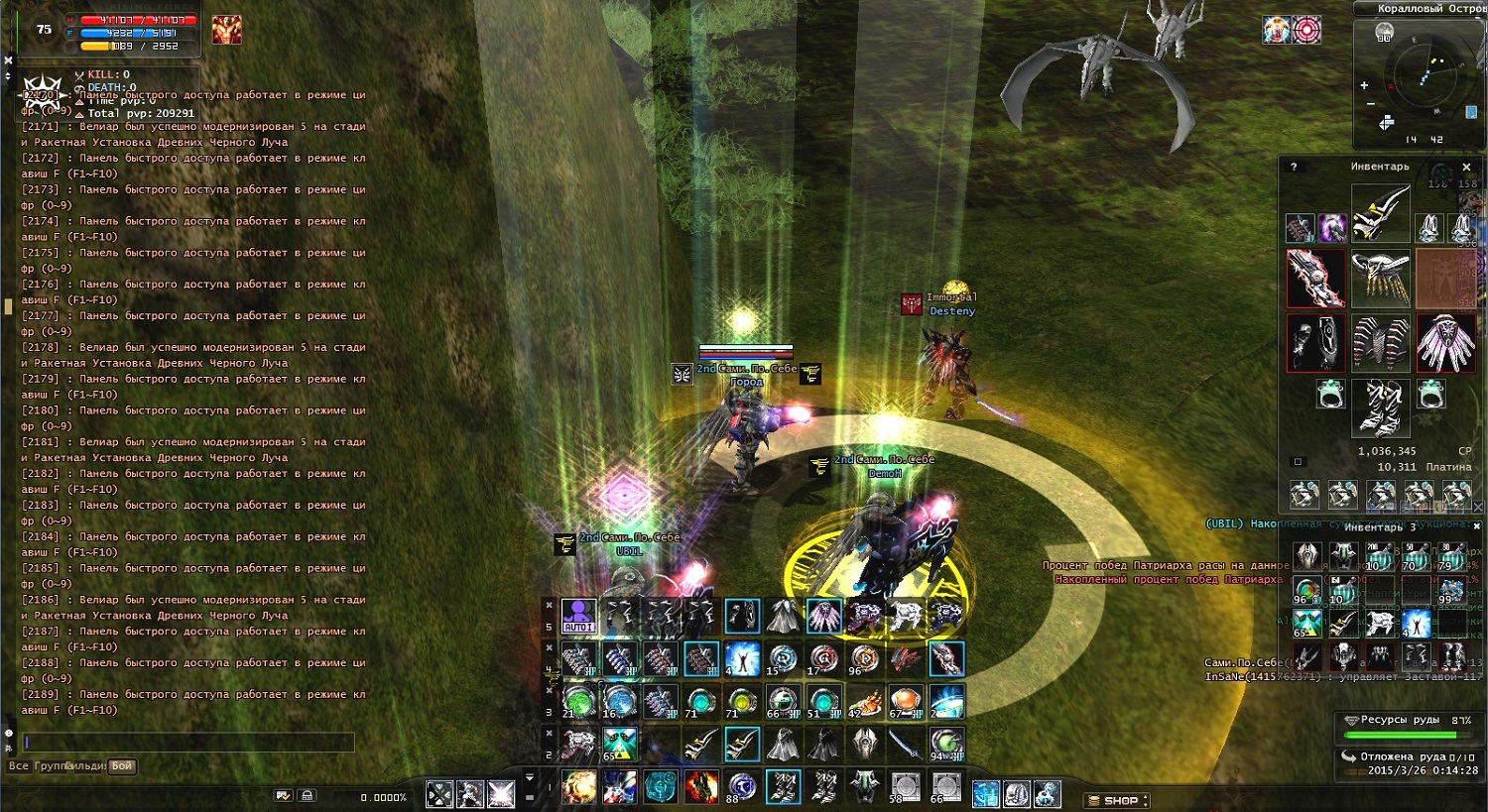Image resolution: width=1488 pixels, height=812 pixels.
Task: Click the red target buff icon
Action: [x=1306, y=30]
